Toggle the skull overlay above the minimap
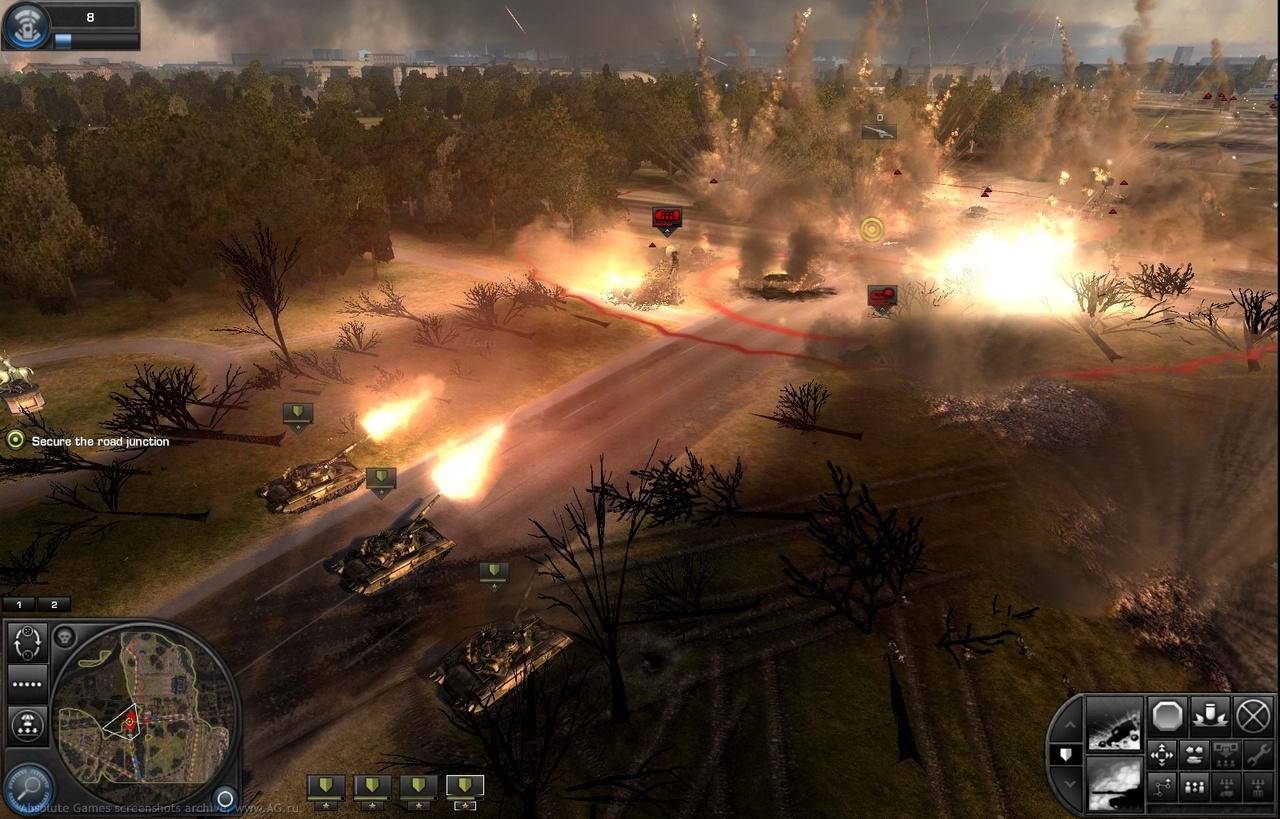The height and width of the screenshot is (819, 1280). [x=64, y=636]
